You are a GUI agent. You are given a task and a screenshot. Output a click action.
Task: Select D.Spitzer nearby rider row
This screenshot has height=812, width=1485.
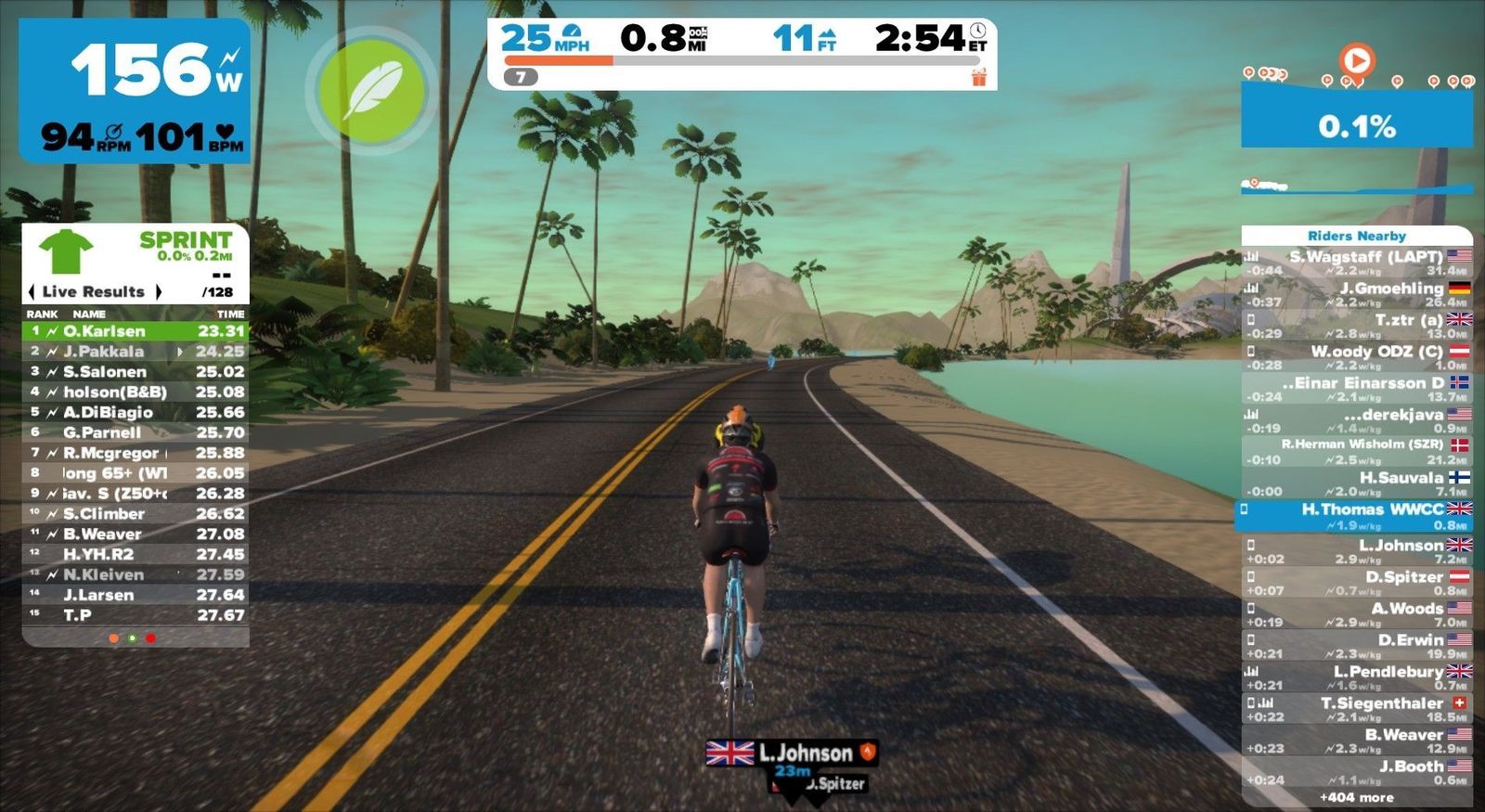tap(1357, 583)
